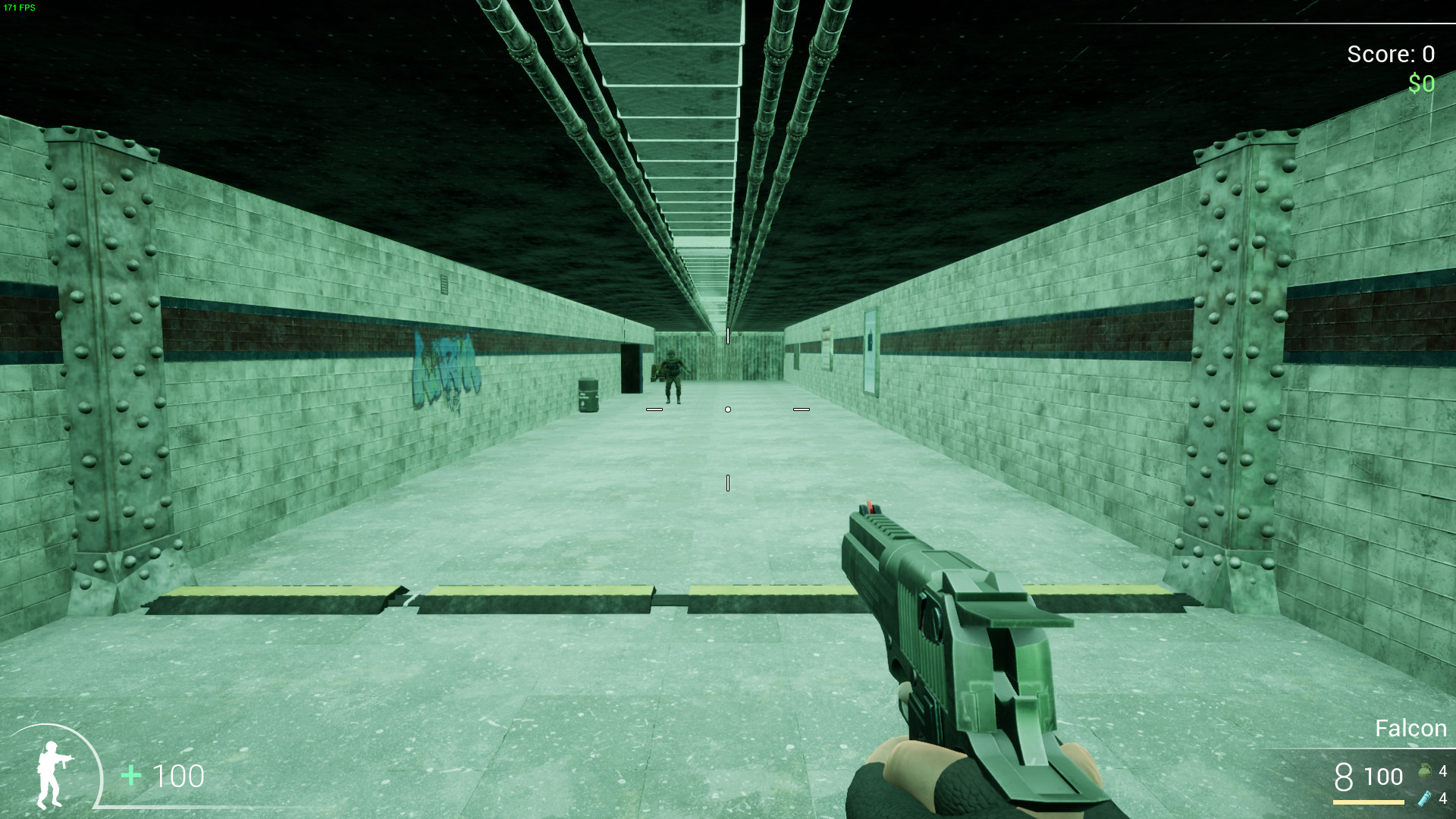Click the Falcon pistol's red front sight
This screenshot has width=1456, height=819.
[868, 507]
